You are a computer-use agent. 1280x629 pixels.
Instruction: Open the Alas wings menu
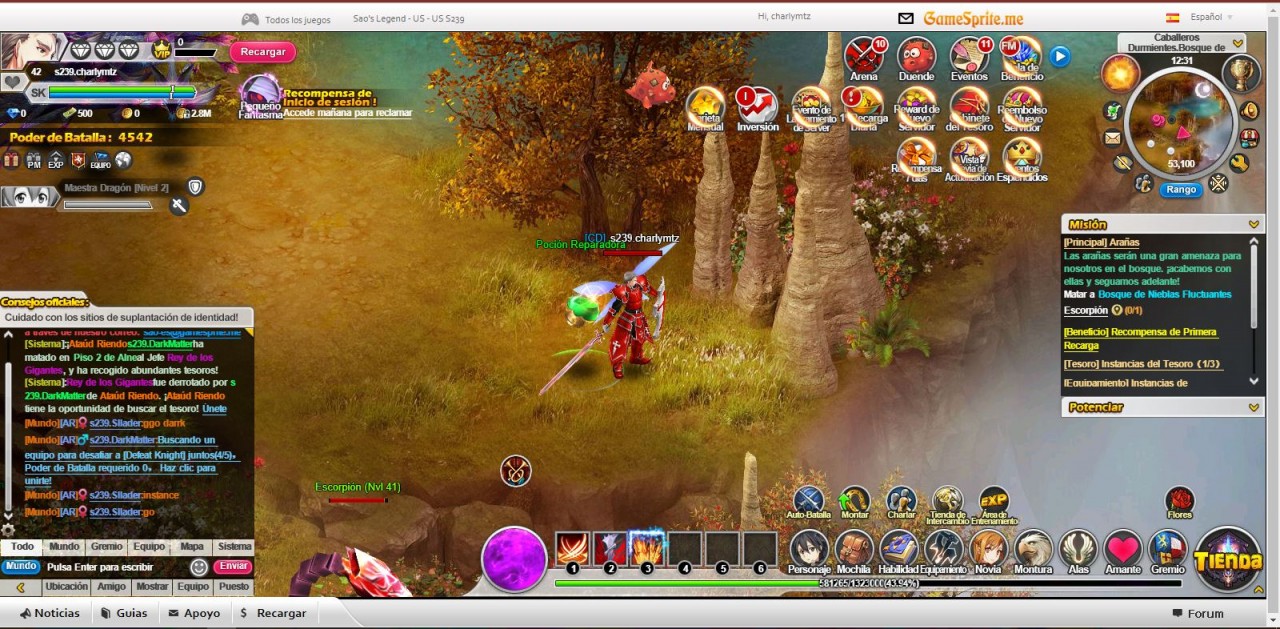[x=1078, y=550]
